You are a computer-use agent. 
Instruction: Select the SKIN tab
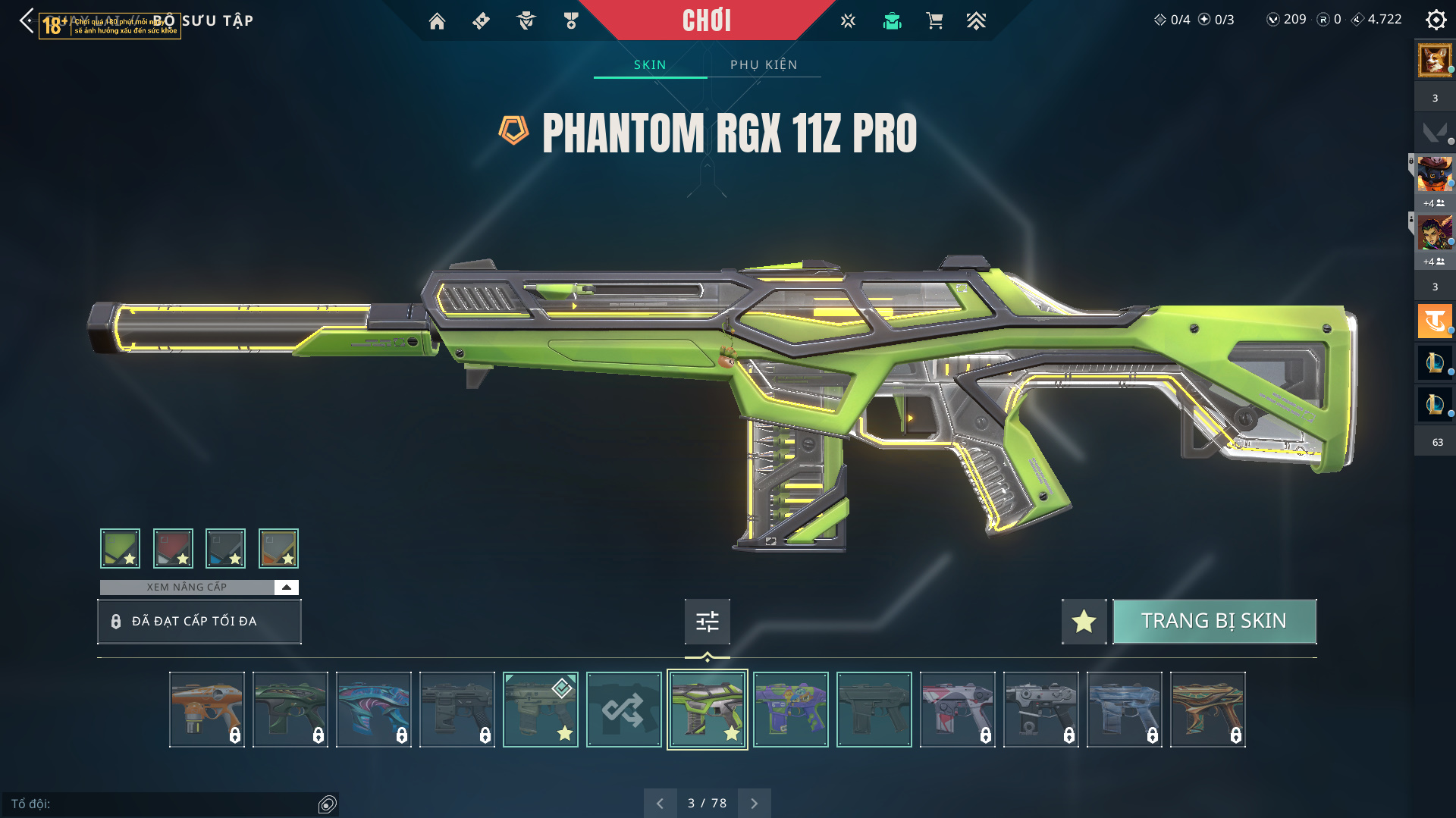point(650,64)
